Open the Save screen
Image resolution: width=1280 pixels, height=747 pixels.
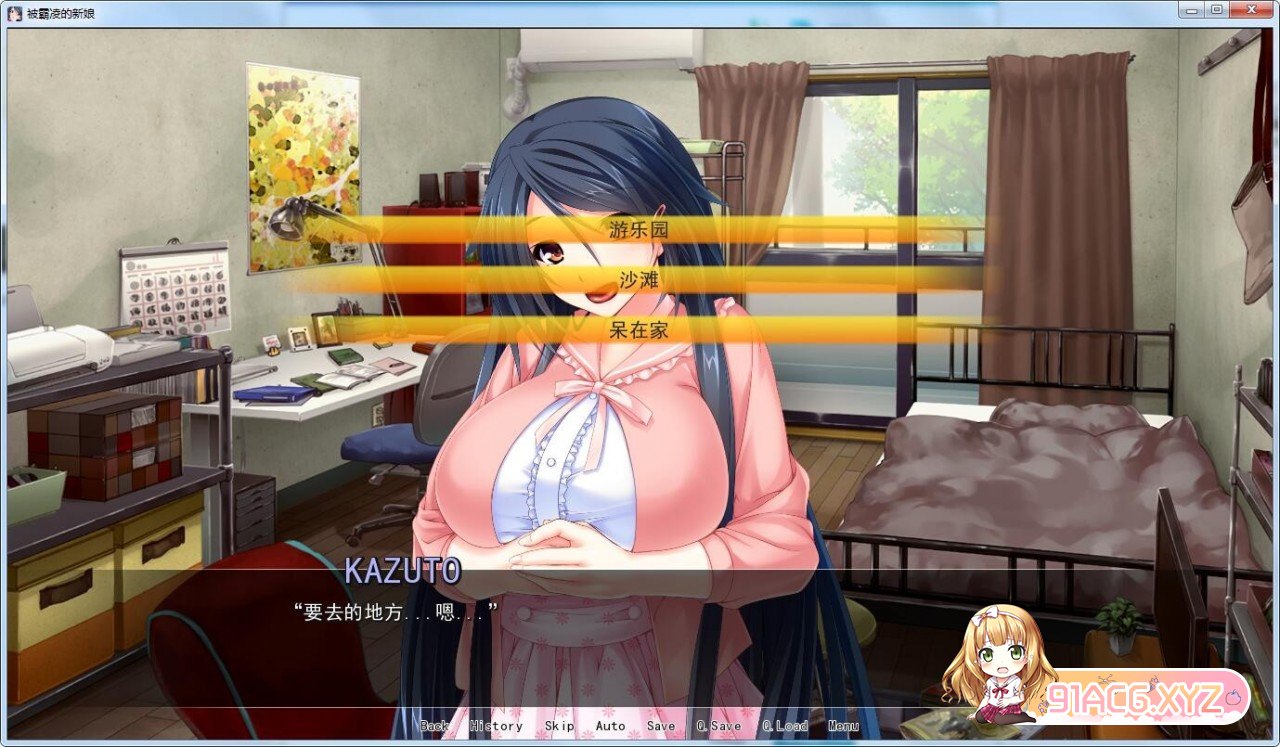[x=661, y=725]
